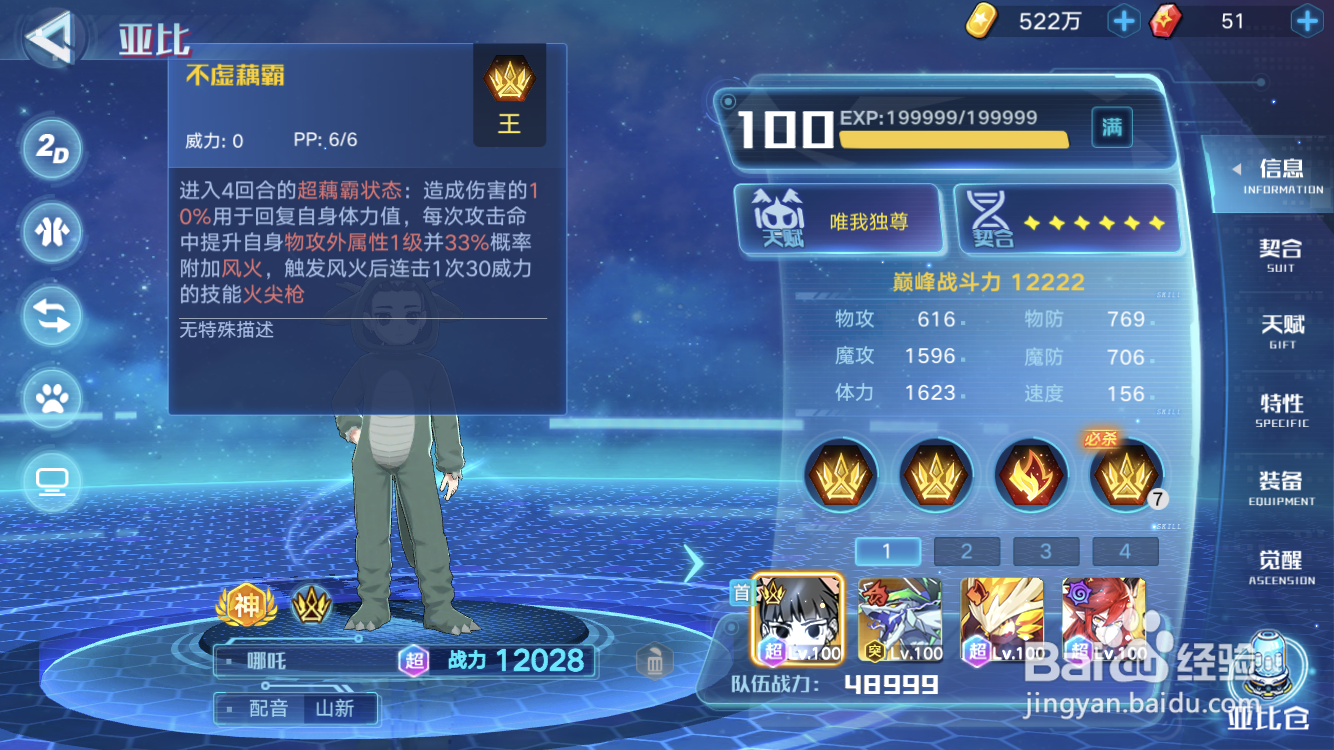The height and width of the screenshot is (750, 1334).
Task: Click the blue chevron arrow near the character
Action: coord(695,563)
